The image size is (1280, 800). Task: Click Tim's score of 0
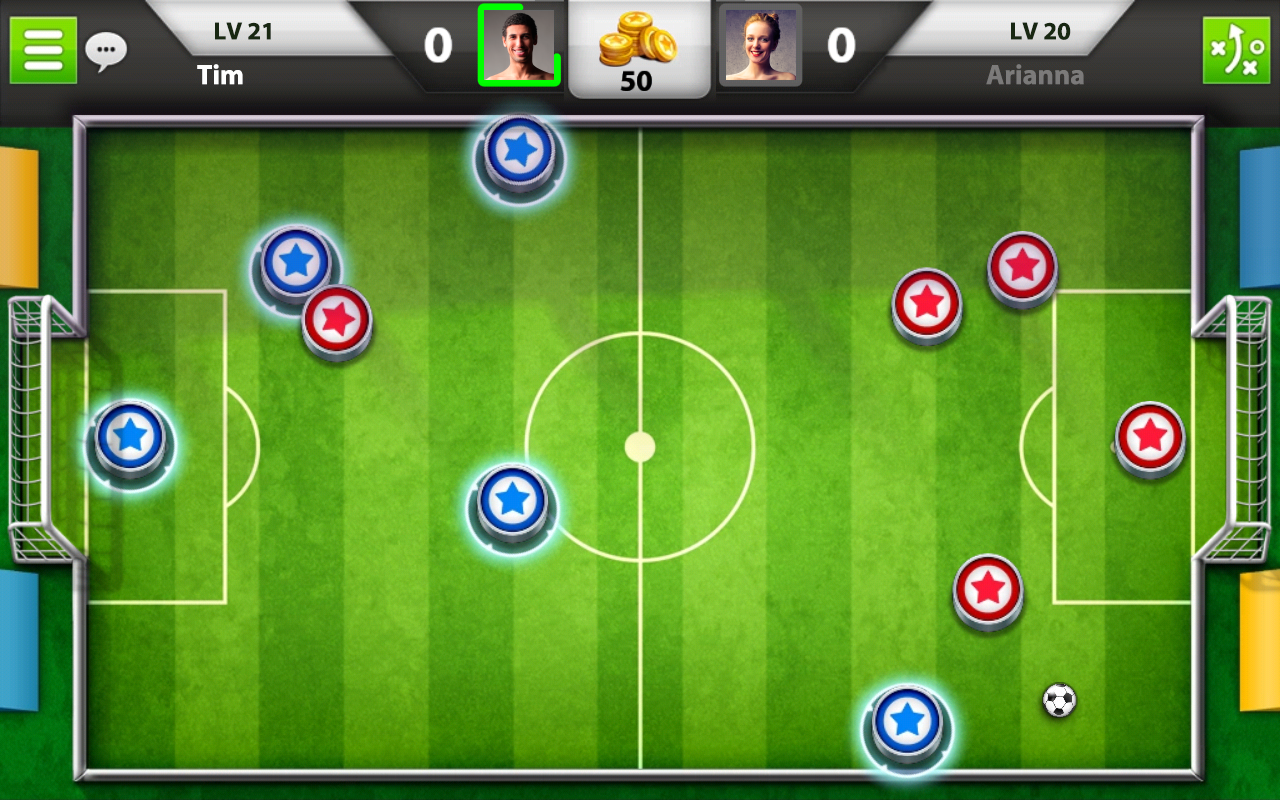click(x=437, y=47)
